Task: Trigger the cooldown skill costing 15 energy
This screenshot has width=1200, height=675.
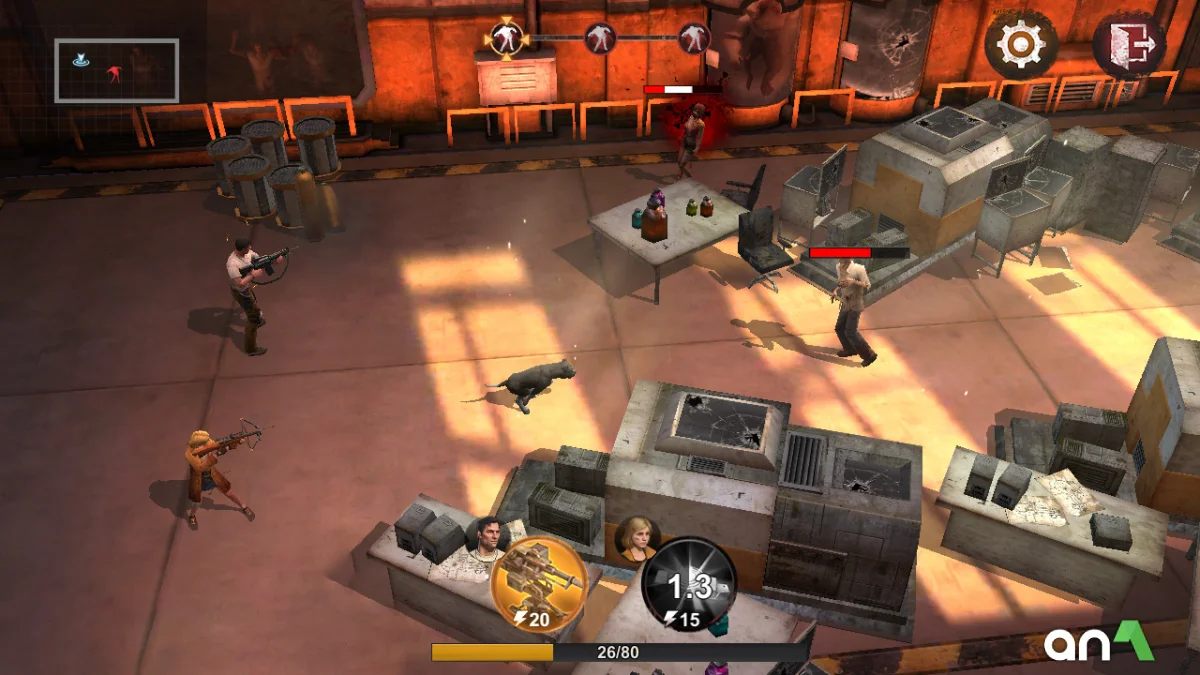Action: (689, 586)
